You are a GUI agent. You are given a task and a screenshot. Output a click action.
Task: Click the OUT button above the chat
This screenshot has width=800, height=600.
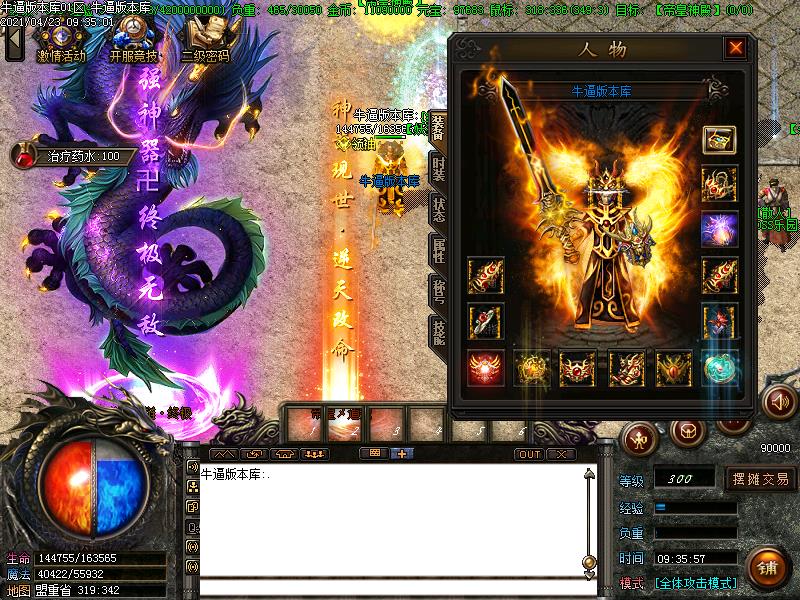(530, 454)
